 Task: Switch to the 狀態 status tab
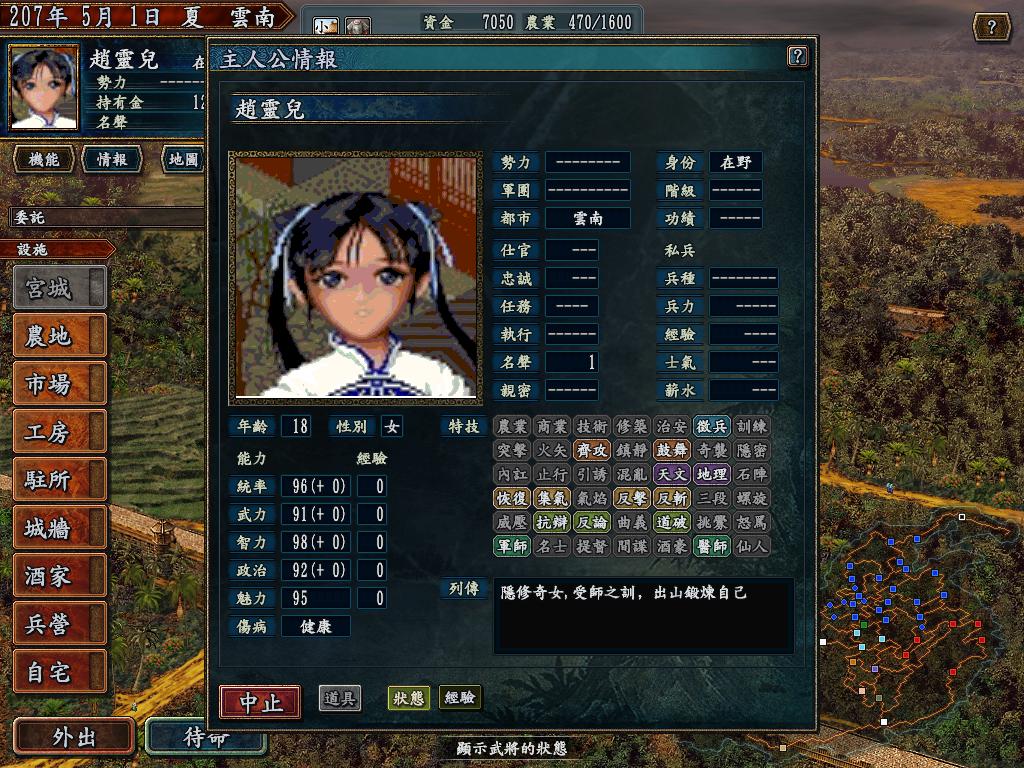click(408, 698)
